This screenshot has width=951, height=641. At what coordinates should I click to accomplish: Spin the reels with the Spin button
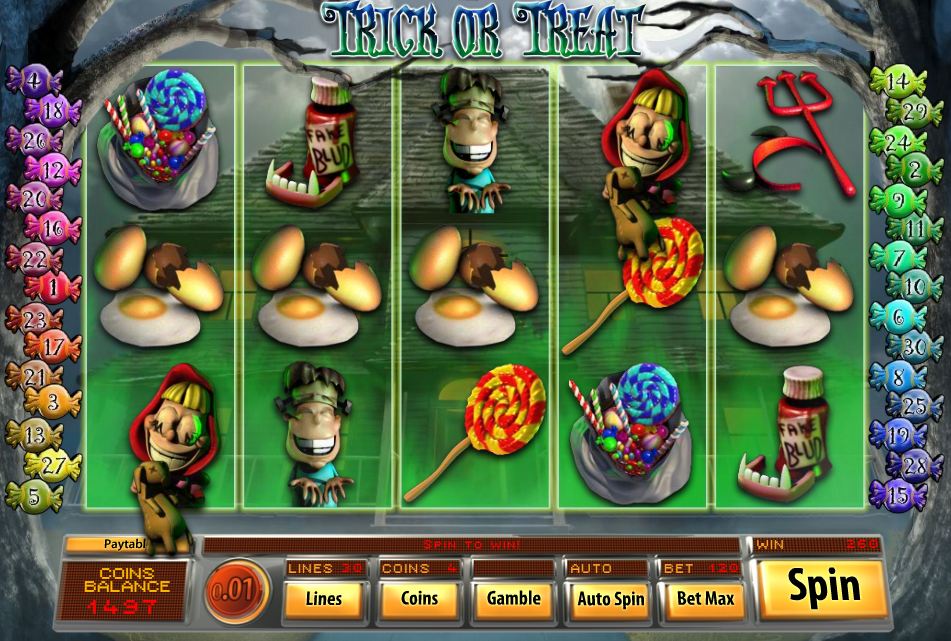(823, 587)
